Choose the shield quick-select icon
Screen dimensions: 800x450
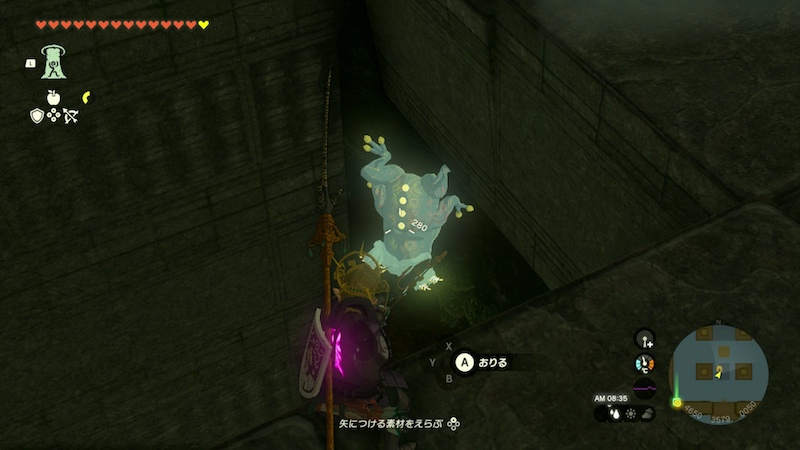(x=37, y=116)
